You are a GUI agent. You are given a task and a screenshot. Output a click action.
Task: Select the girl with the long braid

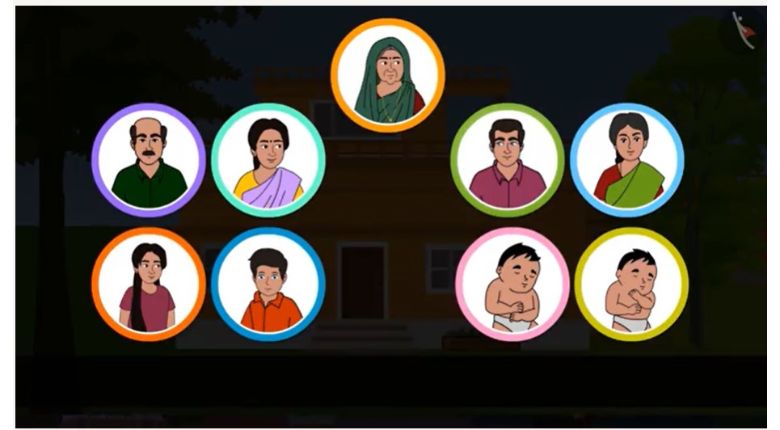point(148,284)
